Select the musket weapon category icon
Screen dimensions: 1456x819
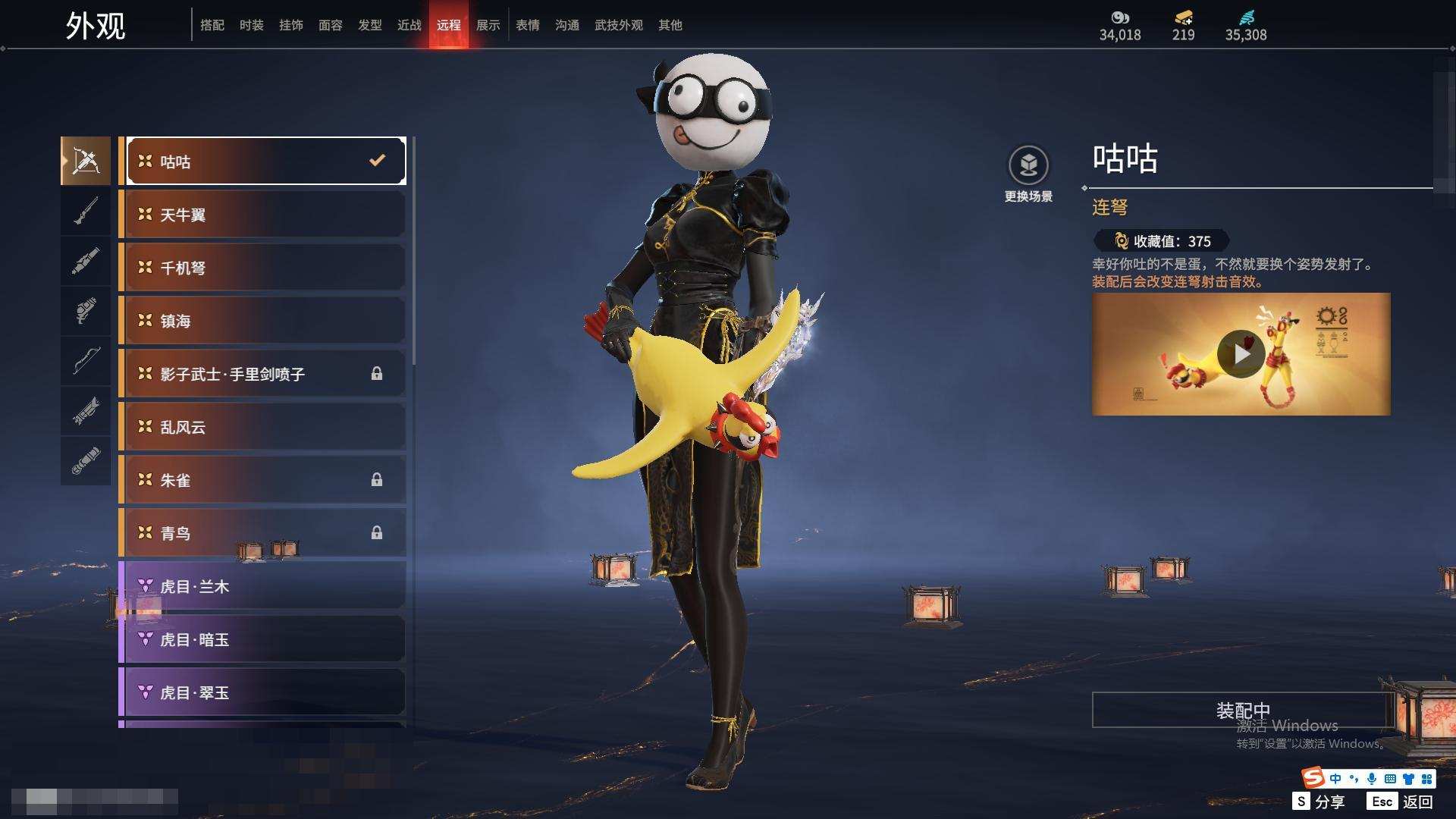tap(86, 211)
